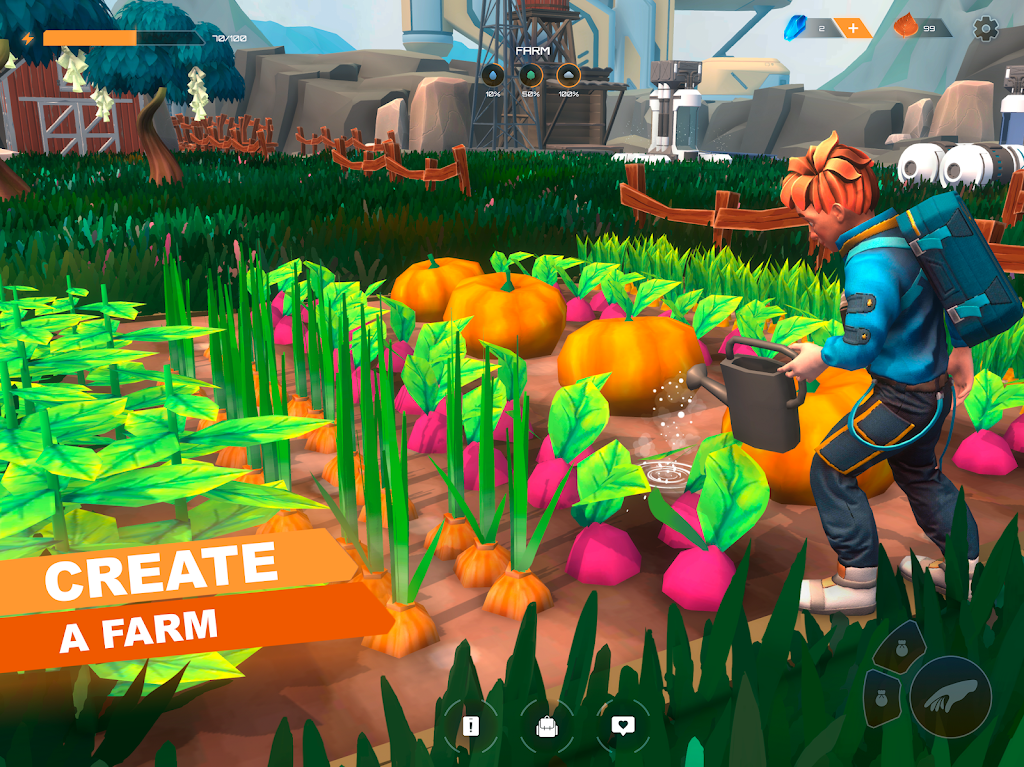Tap the orange plus to add crystals
The width and height of the screenshot is (1024, 767).
tap(852, 28)
